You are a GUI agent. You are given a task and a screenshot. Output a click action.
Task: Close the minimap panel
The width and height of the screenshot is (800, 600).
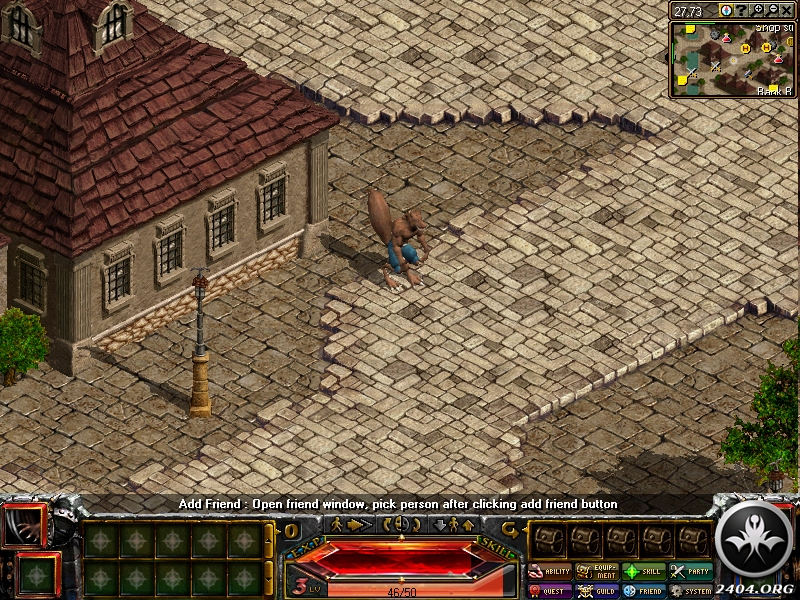click(788, 10)
